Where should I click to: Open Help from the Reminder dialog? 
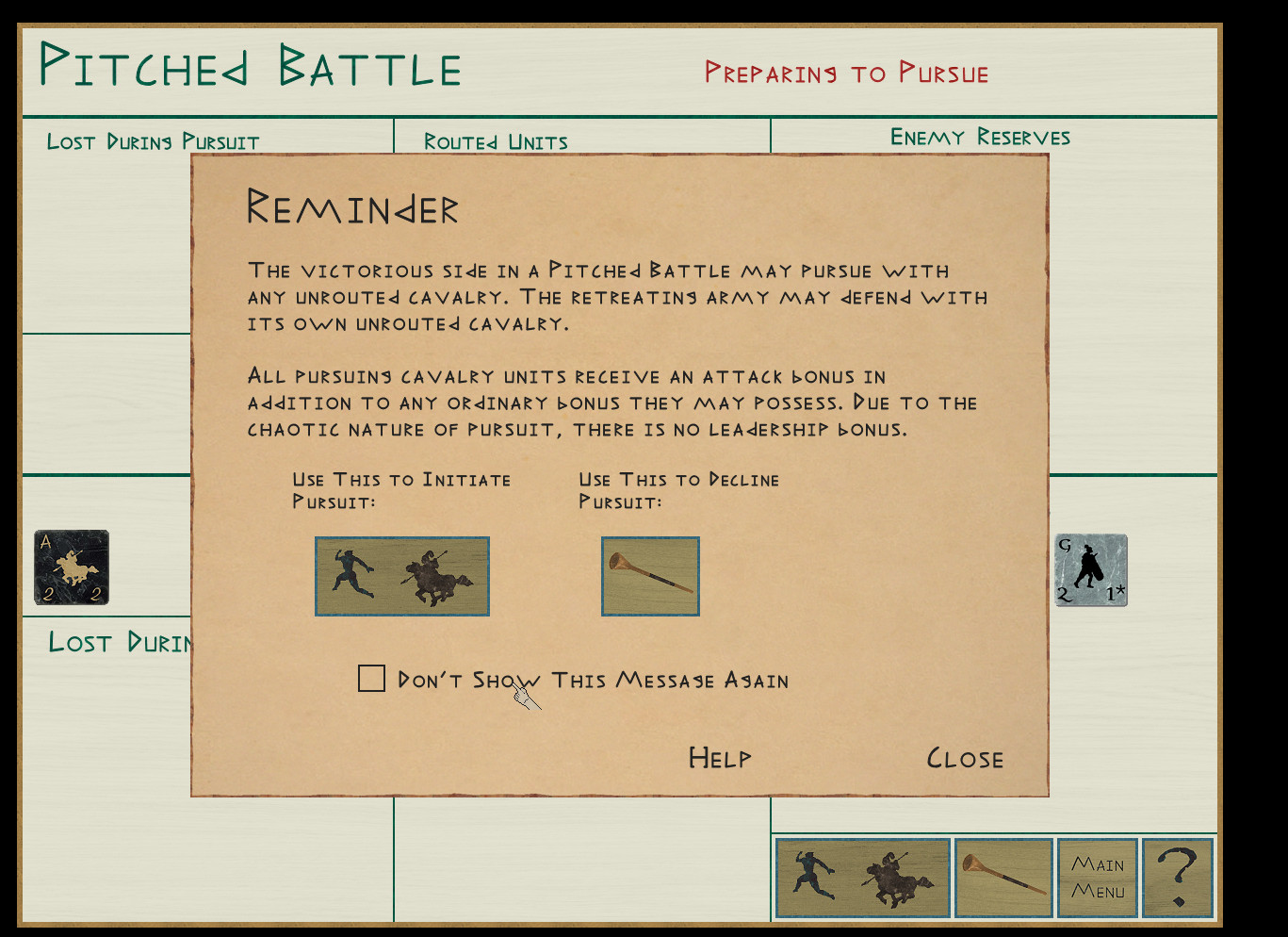click(720, 758)
